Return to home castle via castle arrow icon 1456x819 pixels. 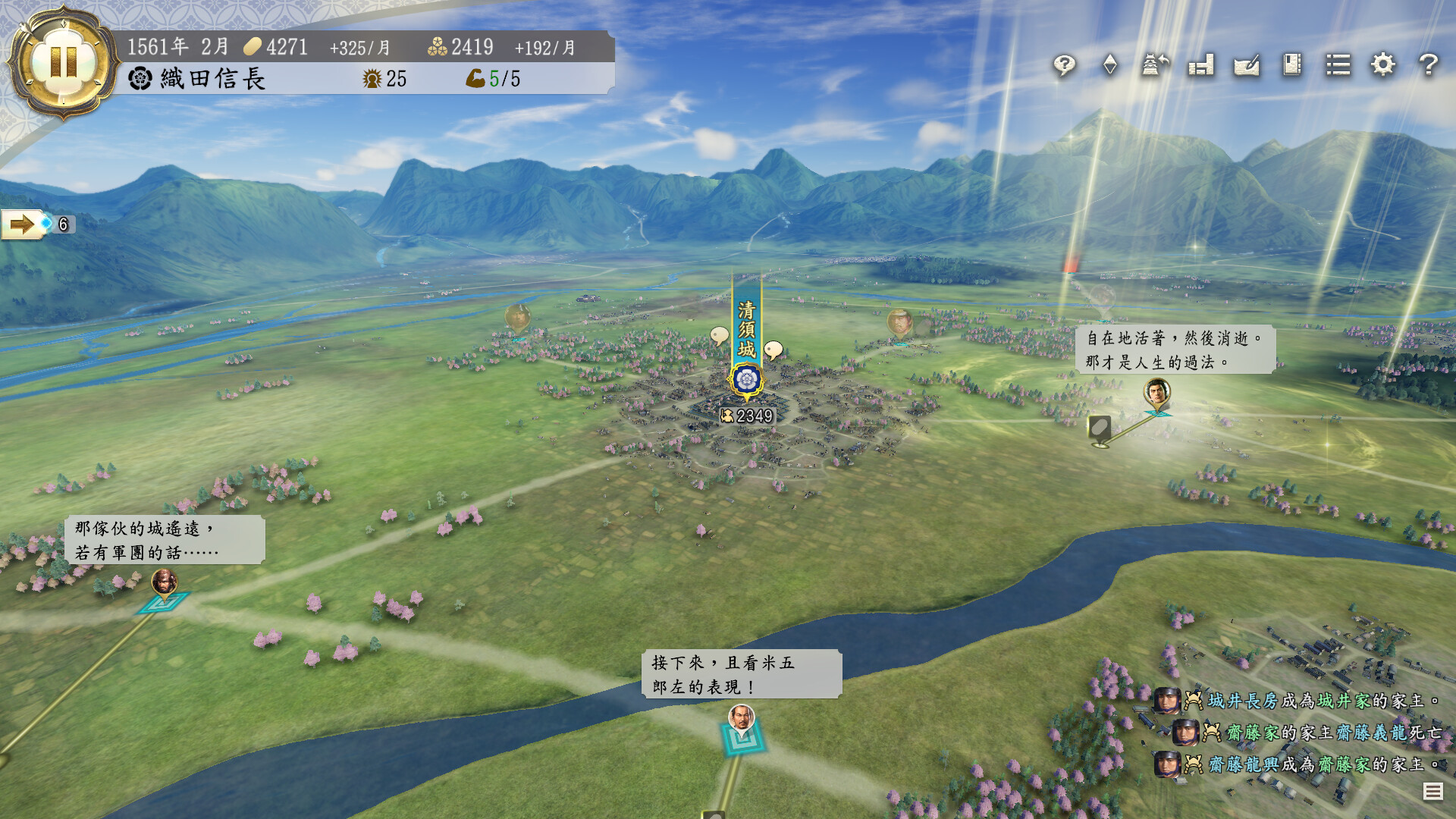click(1155, 65)
